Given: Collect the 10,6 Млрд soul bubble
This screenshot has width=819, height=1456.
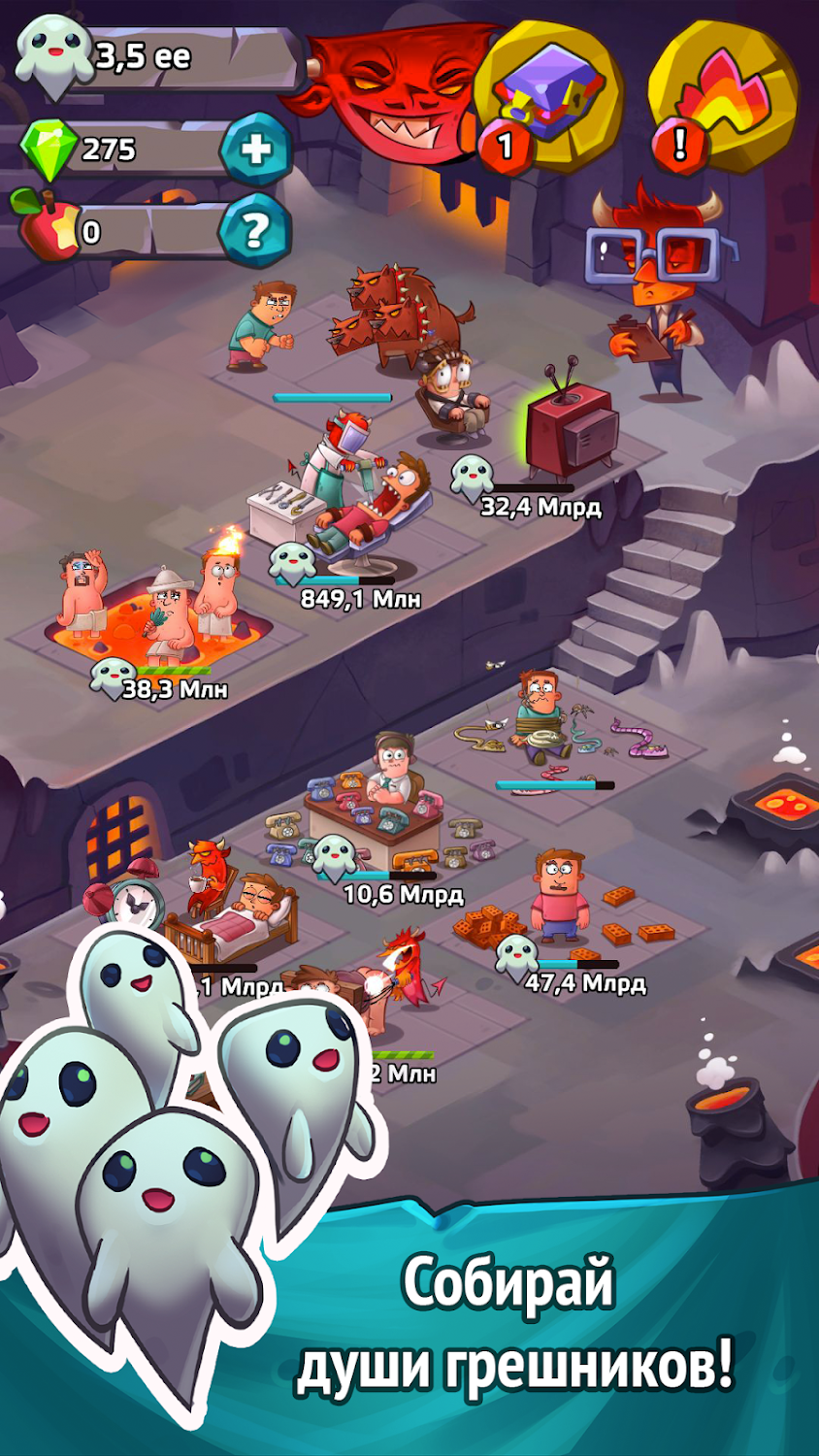Looking at the screenshot, I should (335, 854).
